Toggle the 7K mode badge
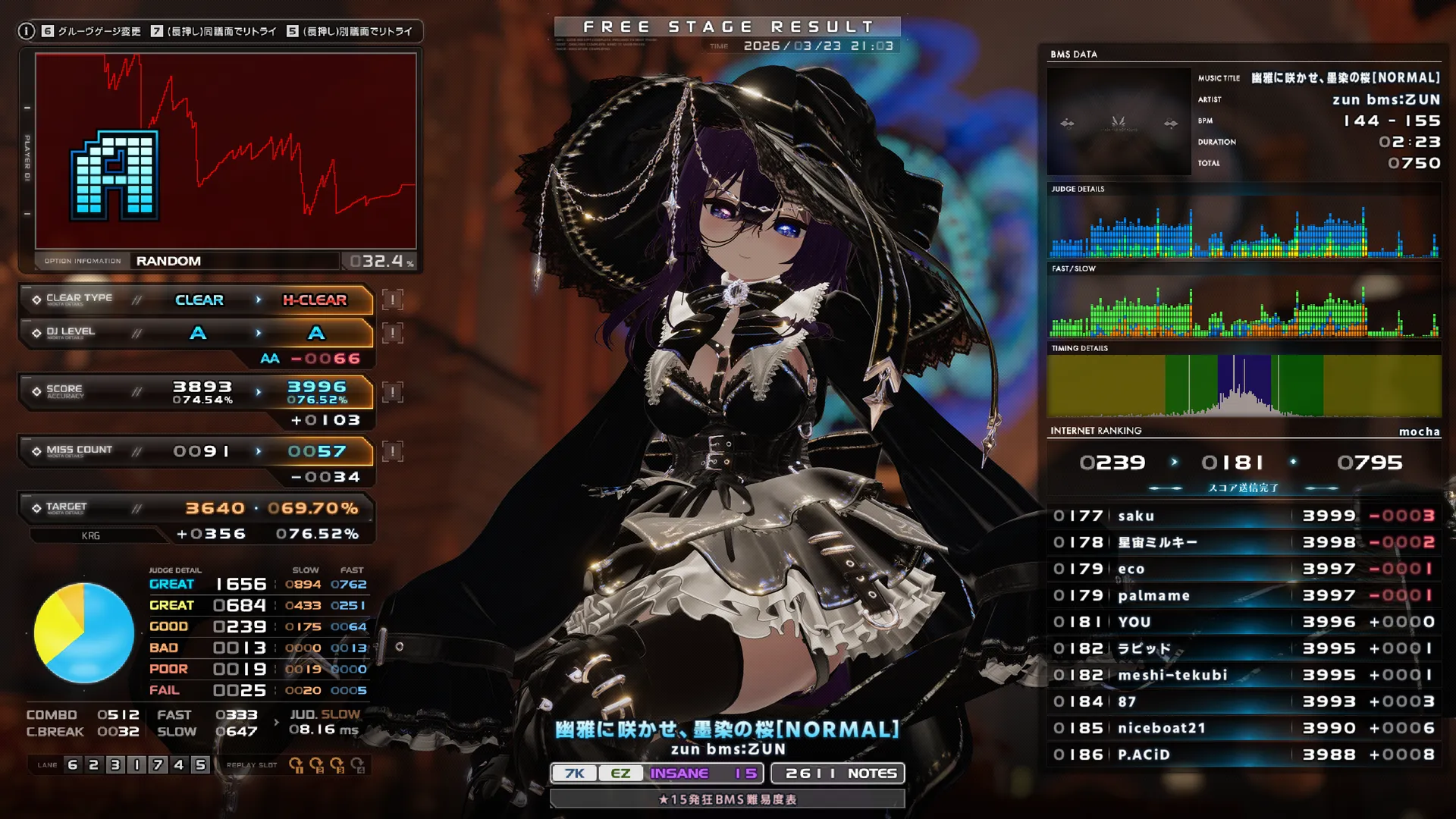 click(x=574, y=773)
